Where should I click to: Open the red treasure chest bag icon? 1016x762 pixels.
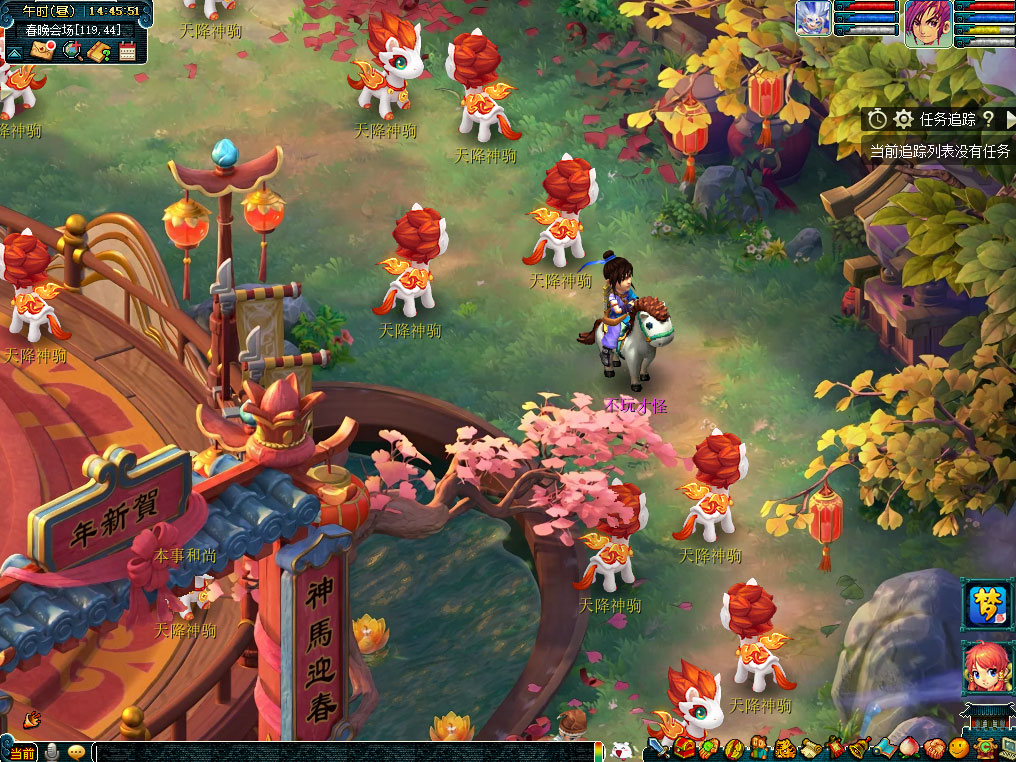pos(685,749)
